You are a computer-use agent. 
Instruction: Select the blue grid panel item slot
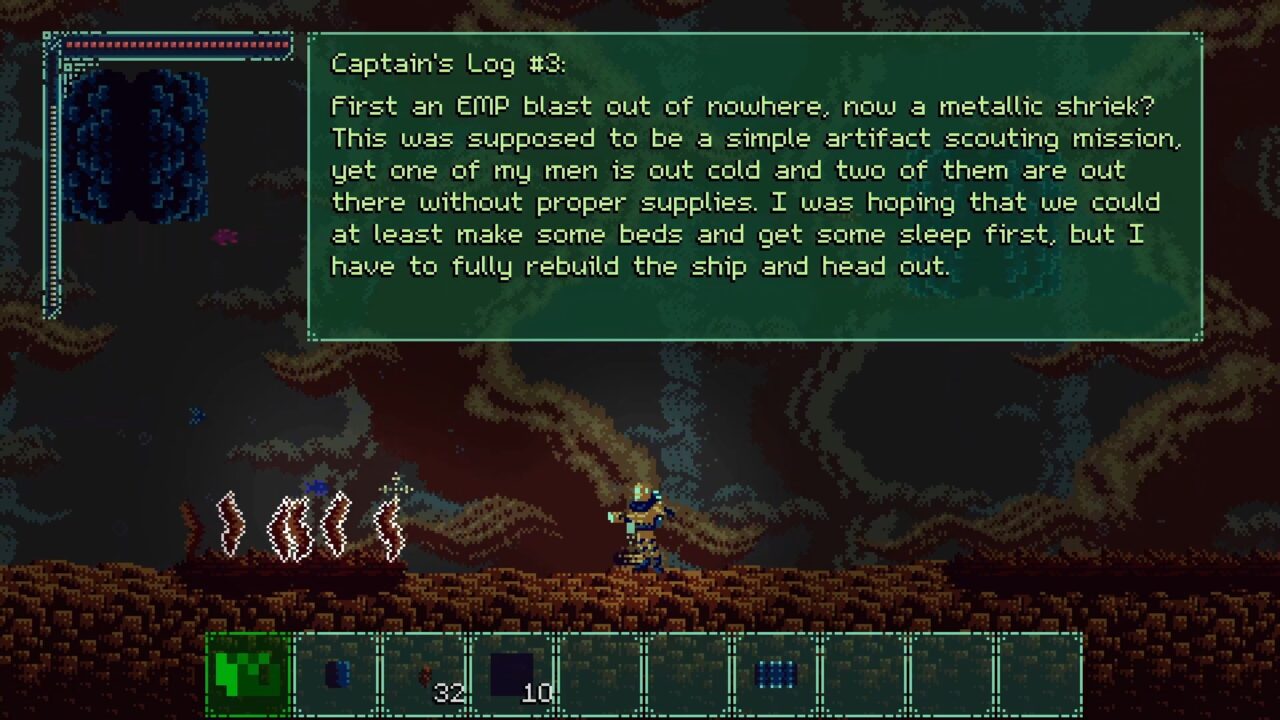click(x=776, y=675)
